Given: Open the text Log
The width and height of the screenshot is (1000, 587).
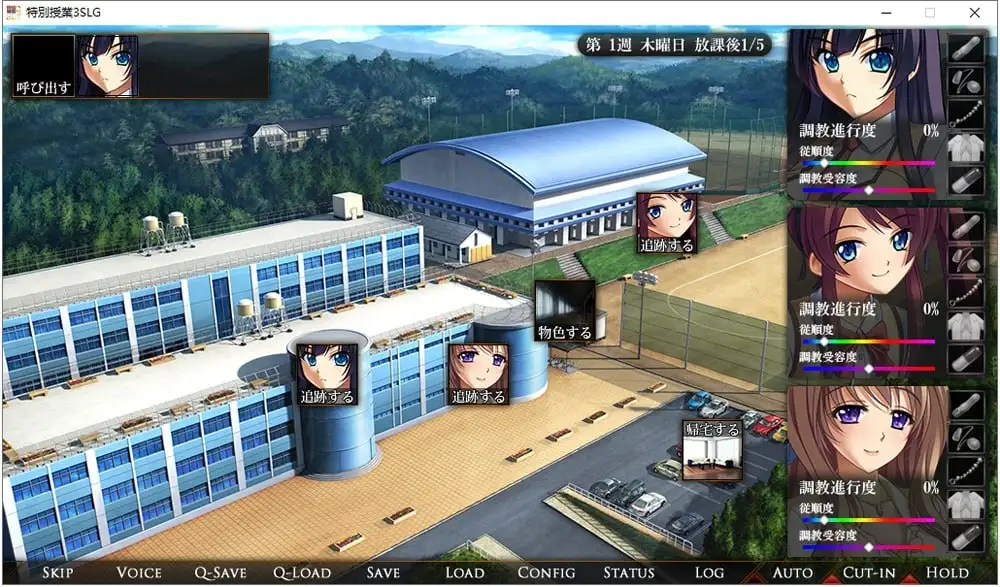Looking at the screenshot, I should 708,573.
